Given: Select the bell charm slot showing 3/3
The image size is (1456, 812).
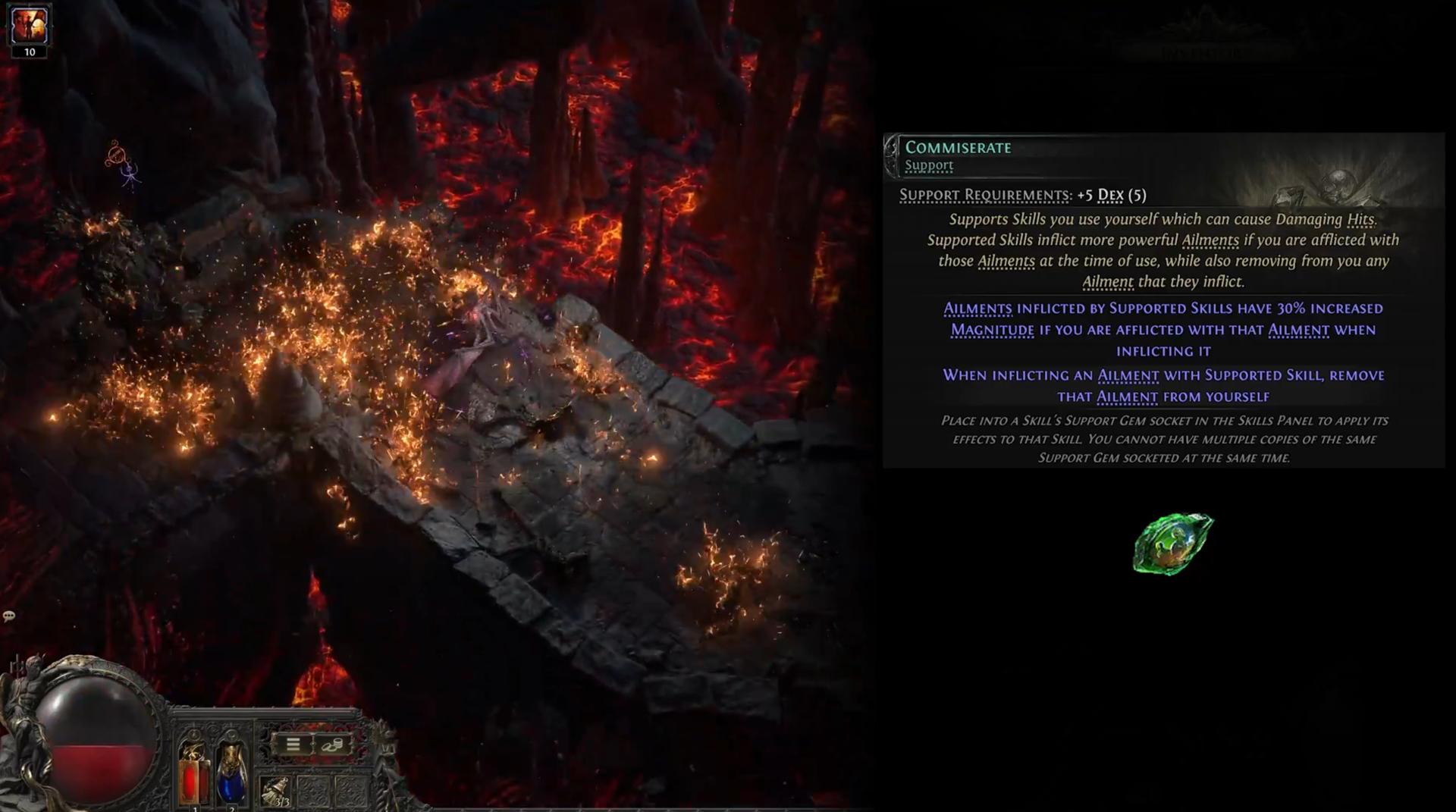Looking at the screenshot, I should coord(275,792).
